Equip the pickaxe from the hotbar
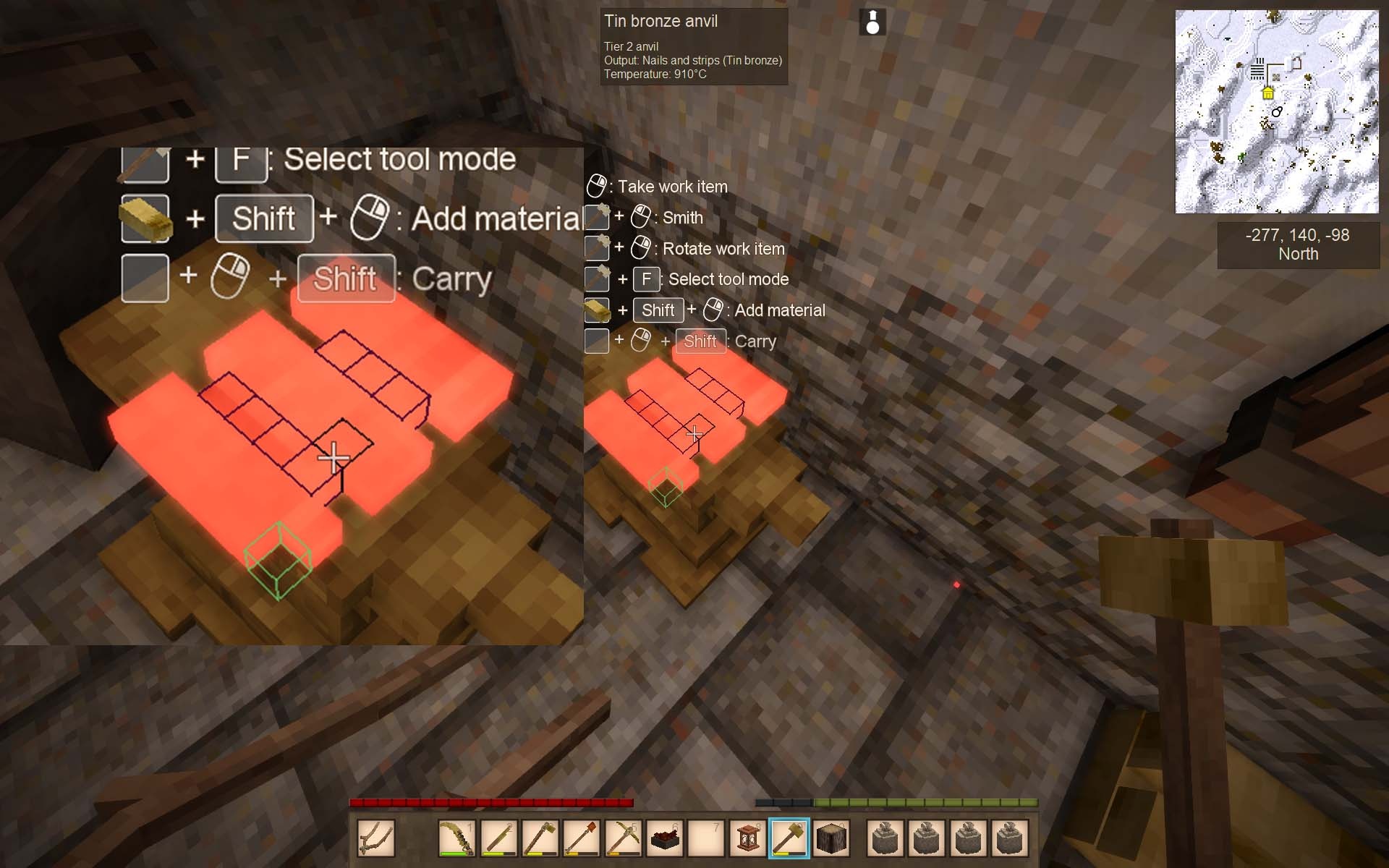 pyautogui.click(x=624, y=838)
